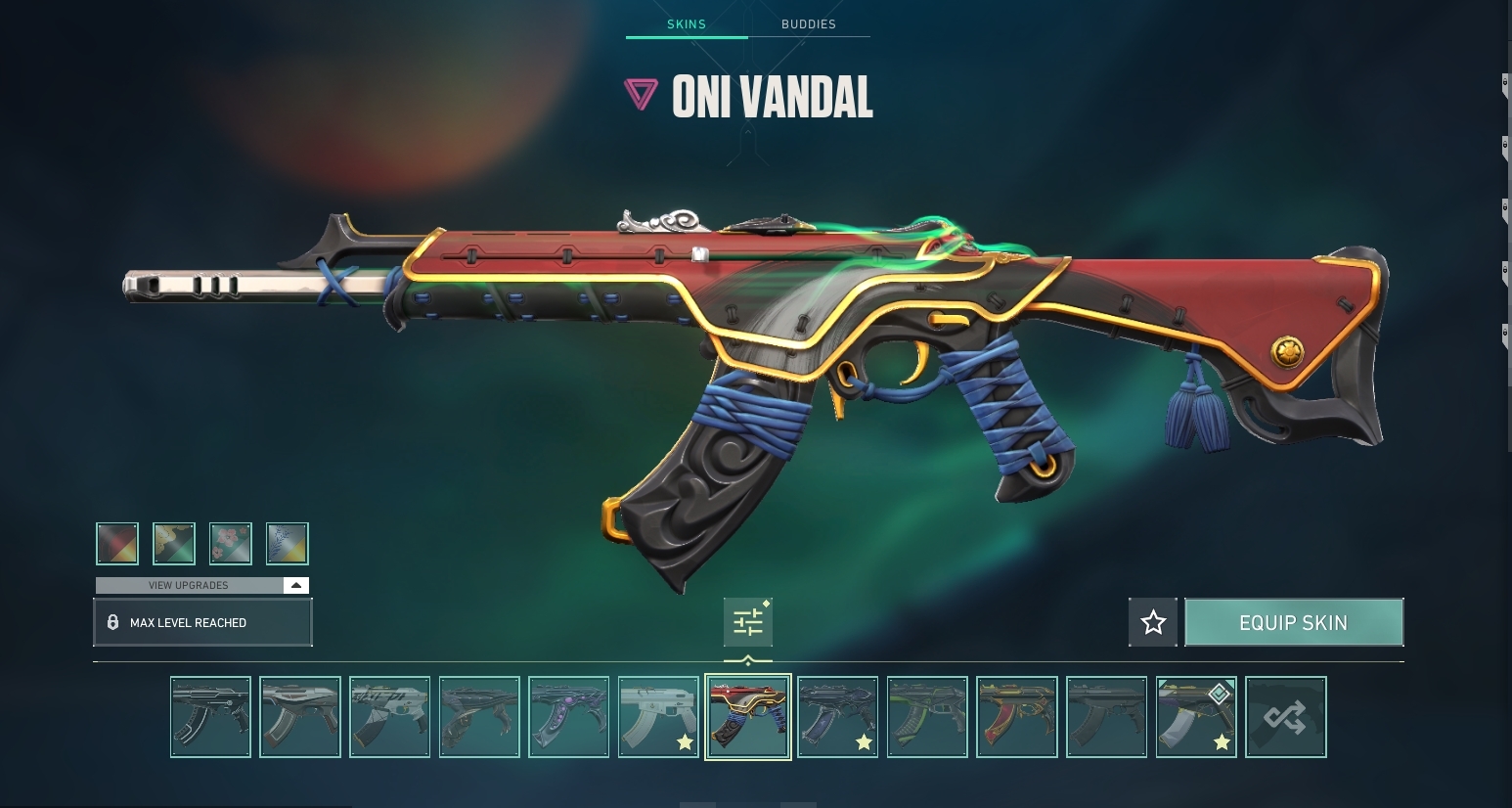1512x808 pixels.
Task: Select the Vandal thumbnail with diamond badge
Action: (x=1196, y=717)
